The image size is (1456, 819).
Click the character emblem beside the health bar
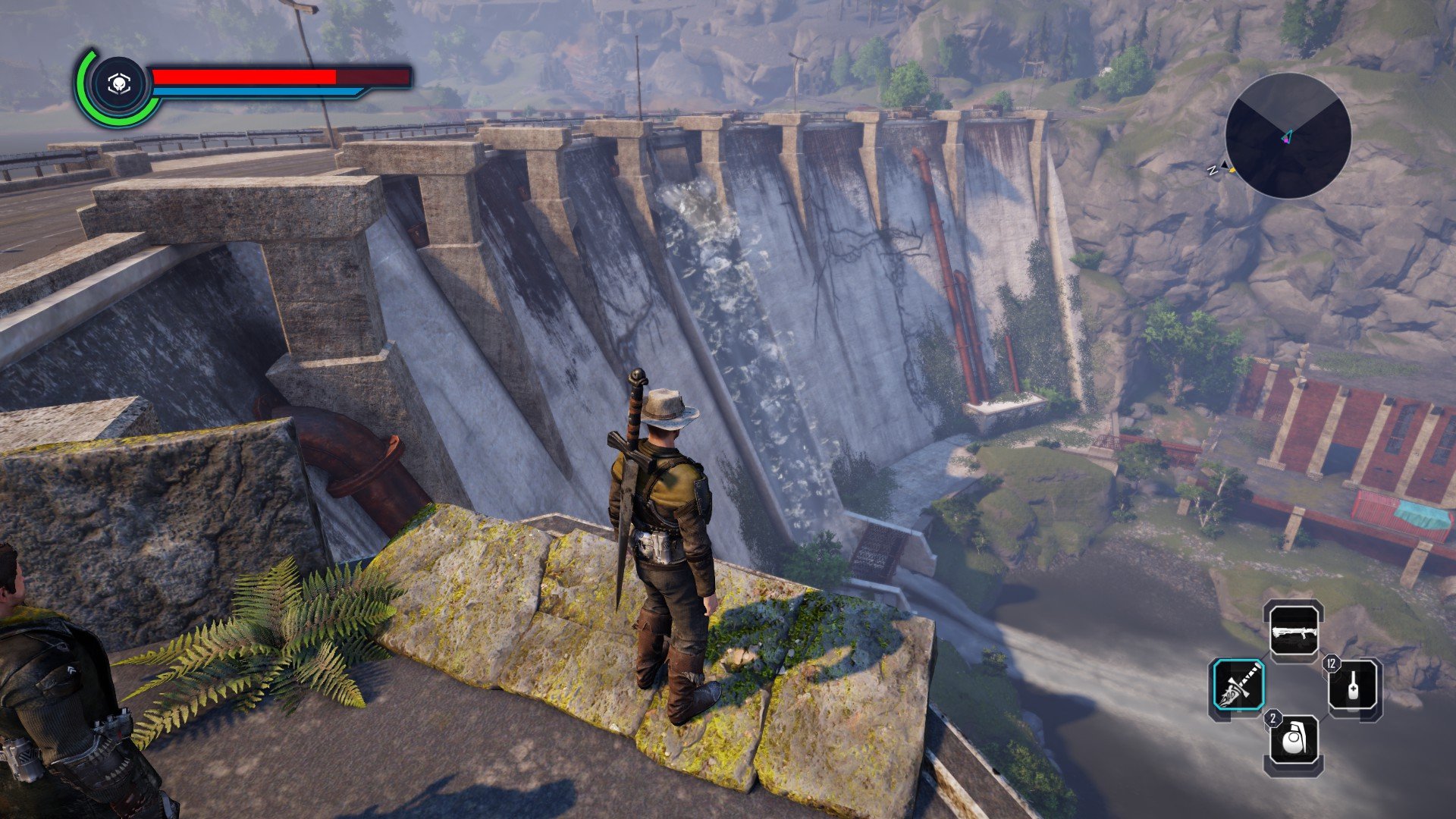click(x=118, y=86)
